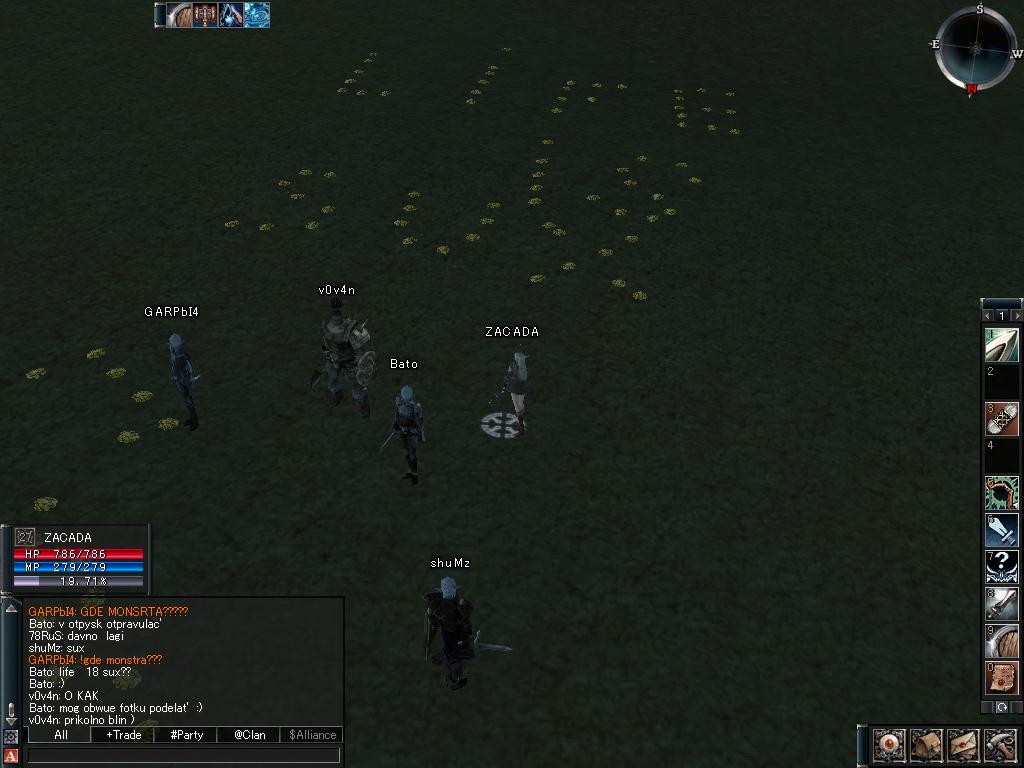The width and height of the screenshot is (1024, 768).
Task: Go to the next shortcut bar page
Action: point(1017,316)
